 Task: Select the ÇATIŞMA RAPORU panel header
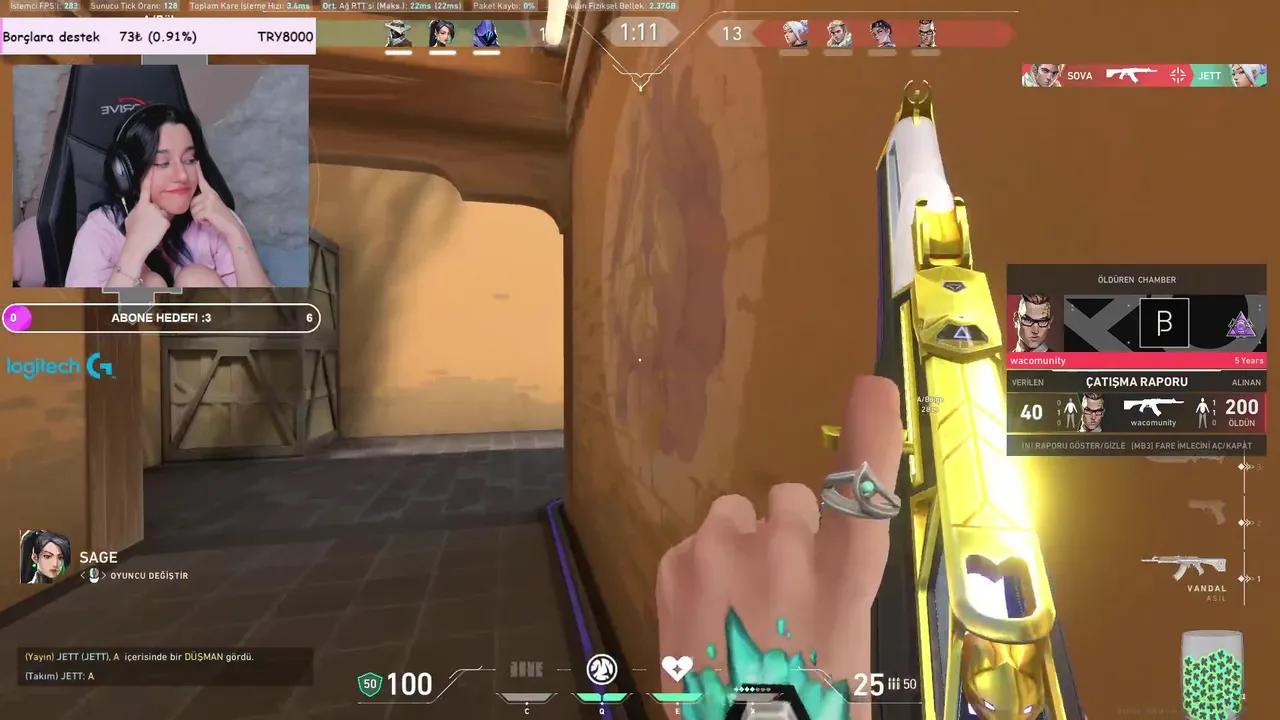tap(1137, 382)
